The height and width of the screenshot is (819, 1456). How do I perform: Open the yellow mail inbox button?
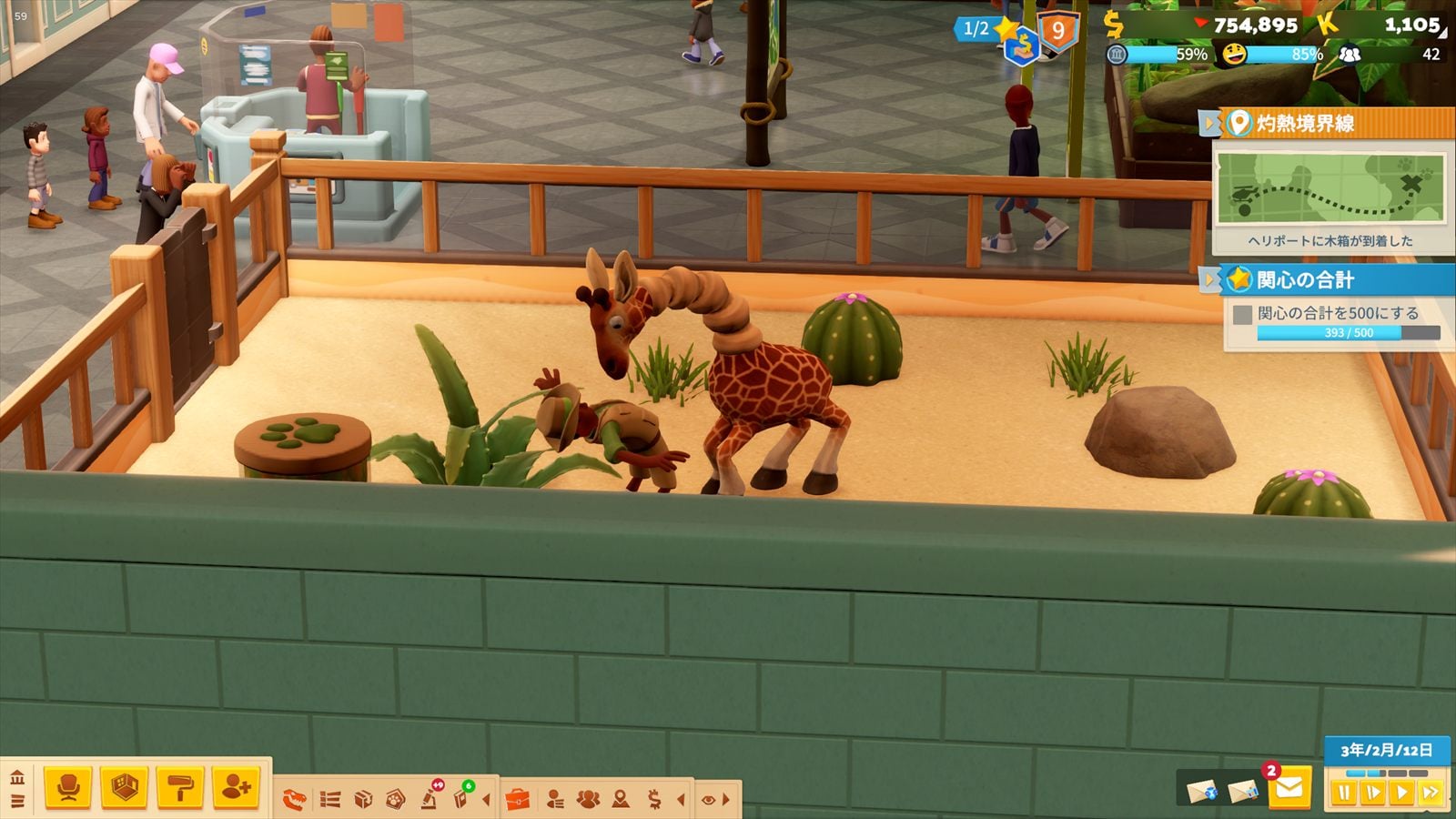tap(1289, 788)
